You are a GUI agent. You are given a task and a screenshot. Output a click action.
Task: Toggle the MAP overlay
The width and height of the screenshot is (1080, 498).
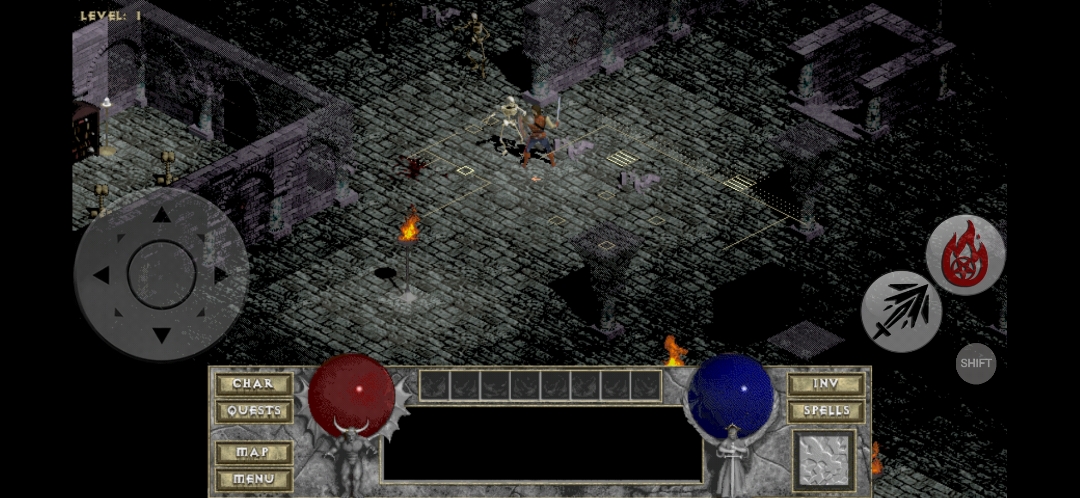(x=253, y=452)
